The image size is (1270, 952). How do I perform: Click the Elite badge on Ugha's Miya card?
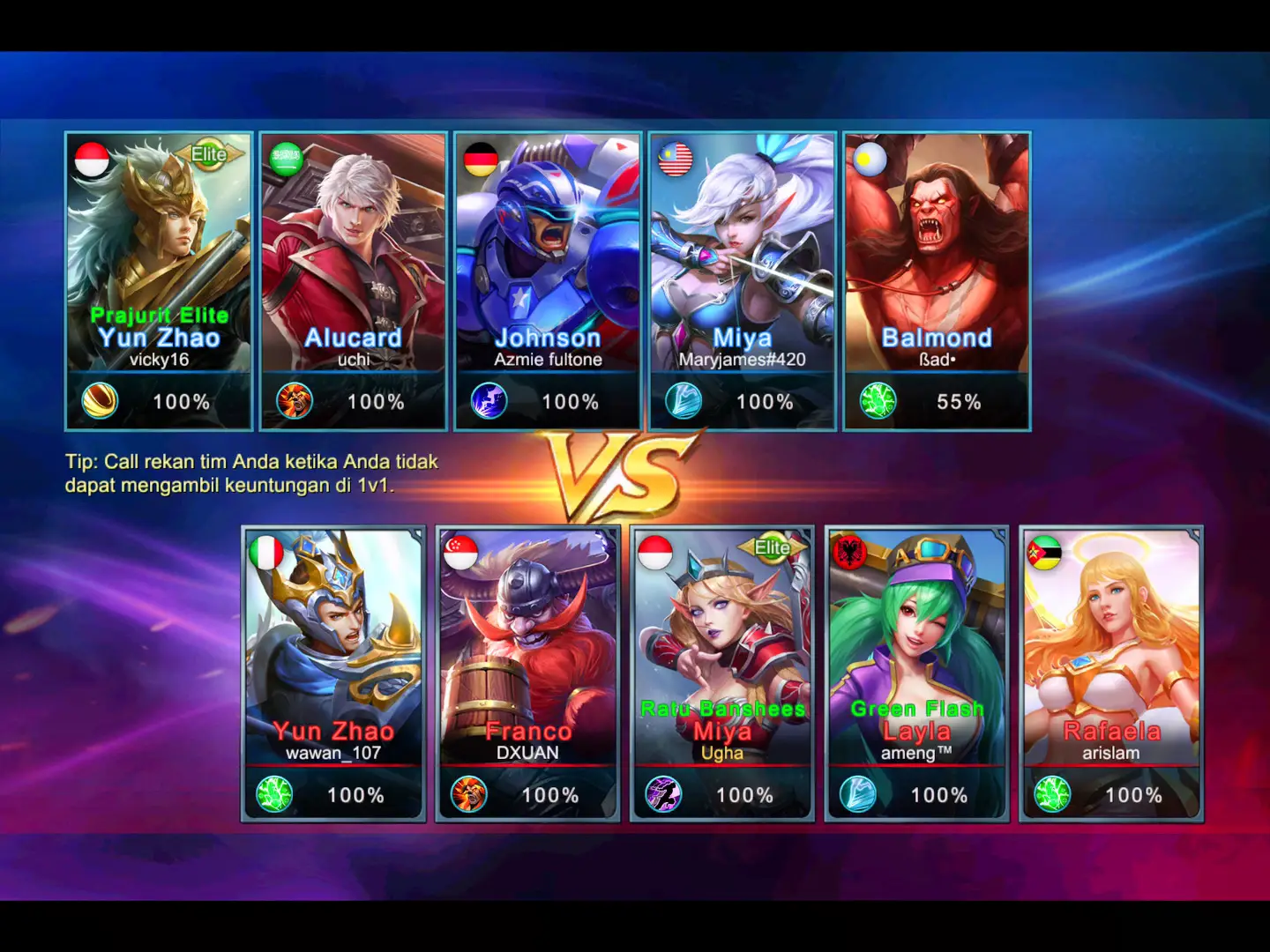pyautogui.click(x=772, y=548)
